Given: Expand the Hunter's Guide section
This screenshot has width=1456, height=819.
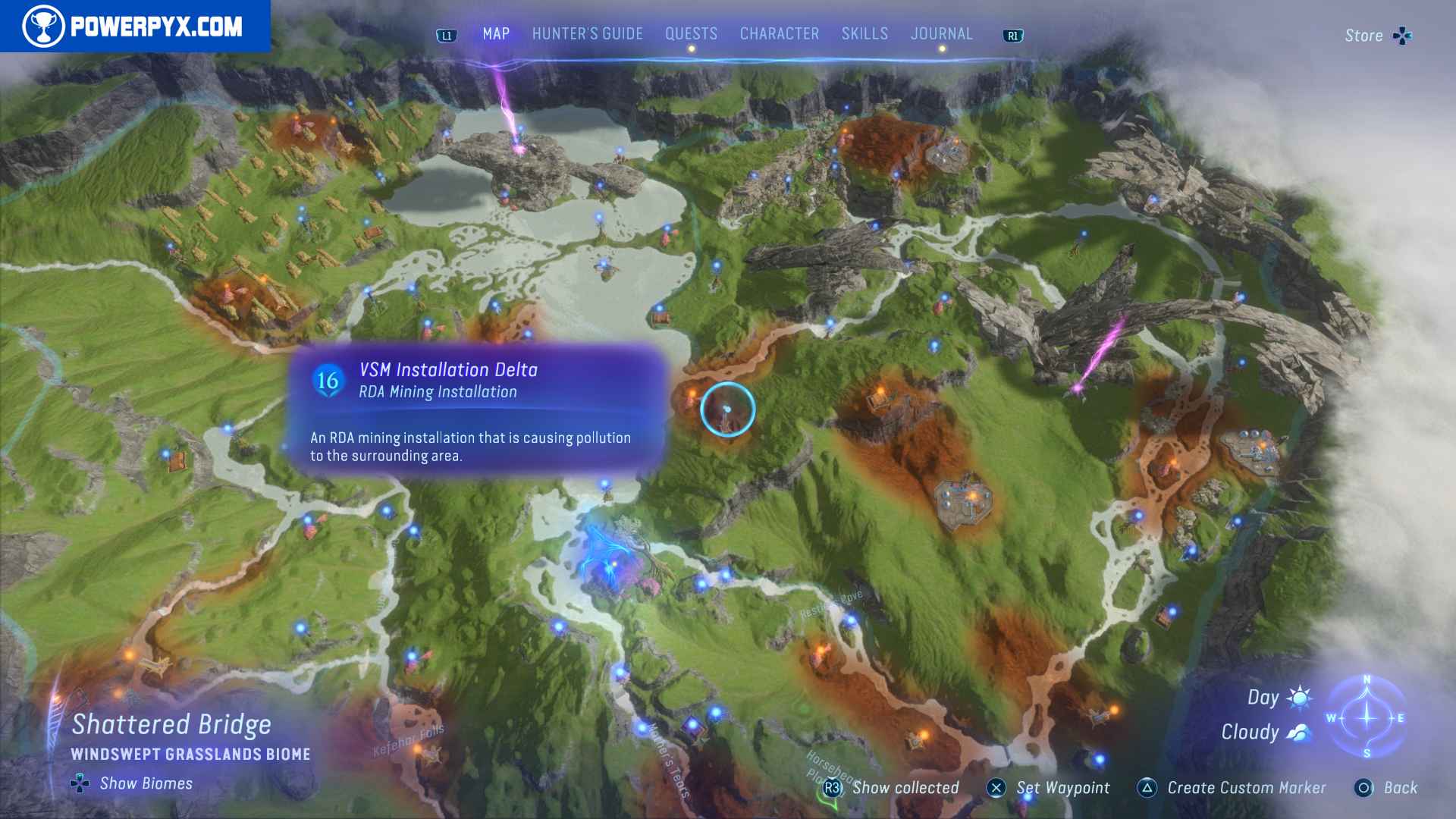Looking at the screenshot, I should [587, 33].
